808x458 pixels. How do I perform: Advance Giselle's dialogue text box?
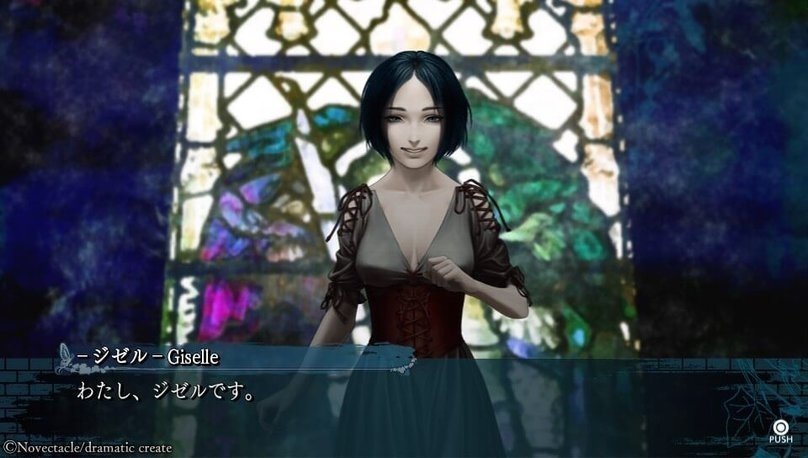coord(780,428)
